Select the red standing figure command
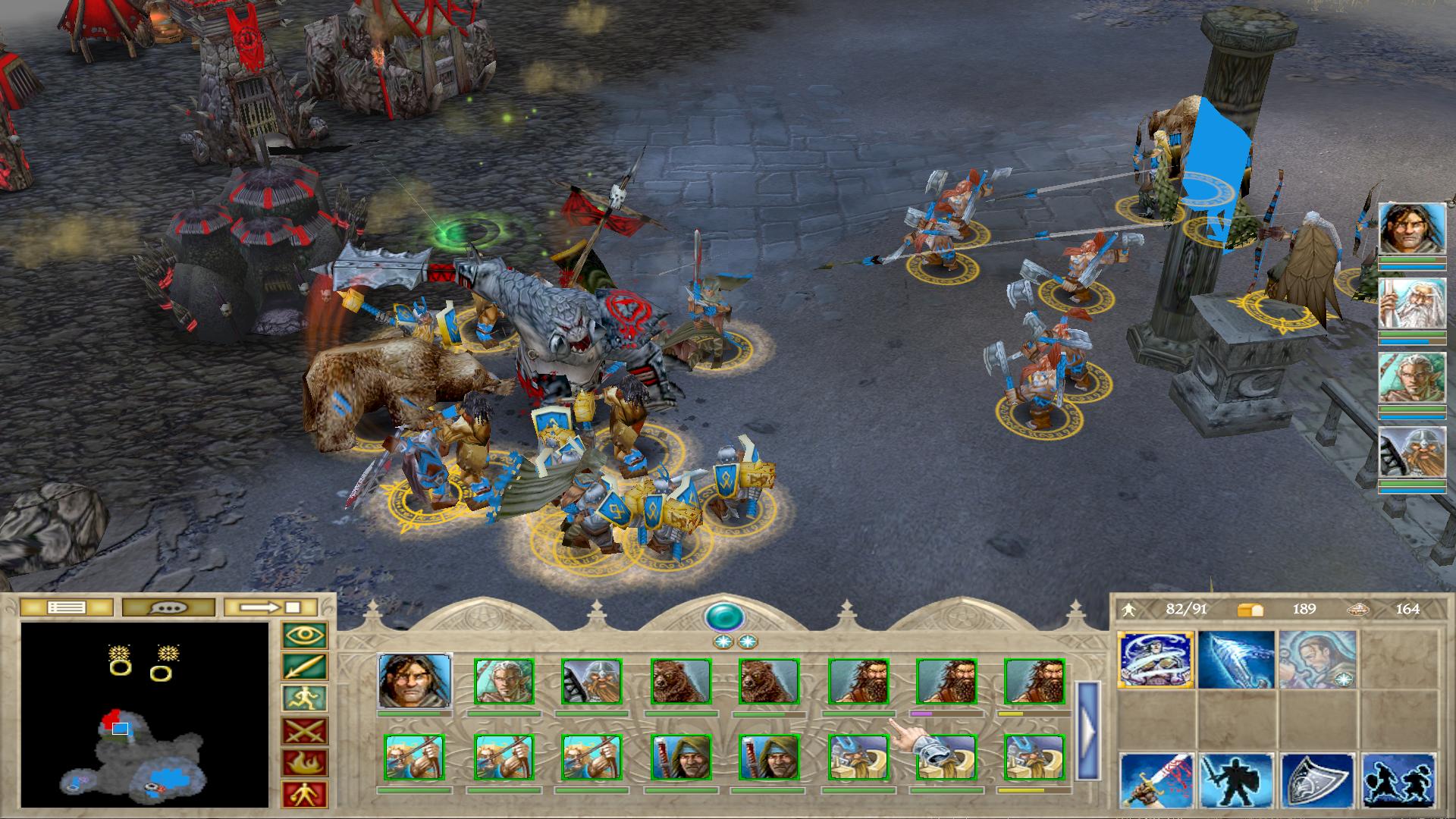Image resolution: width=1456 pixels, height=819 pixels. tap(304, 794)
